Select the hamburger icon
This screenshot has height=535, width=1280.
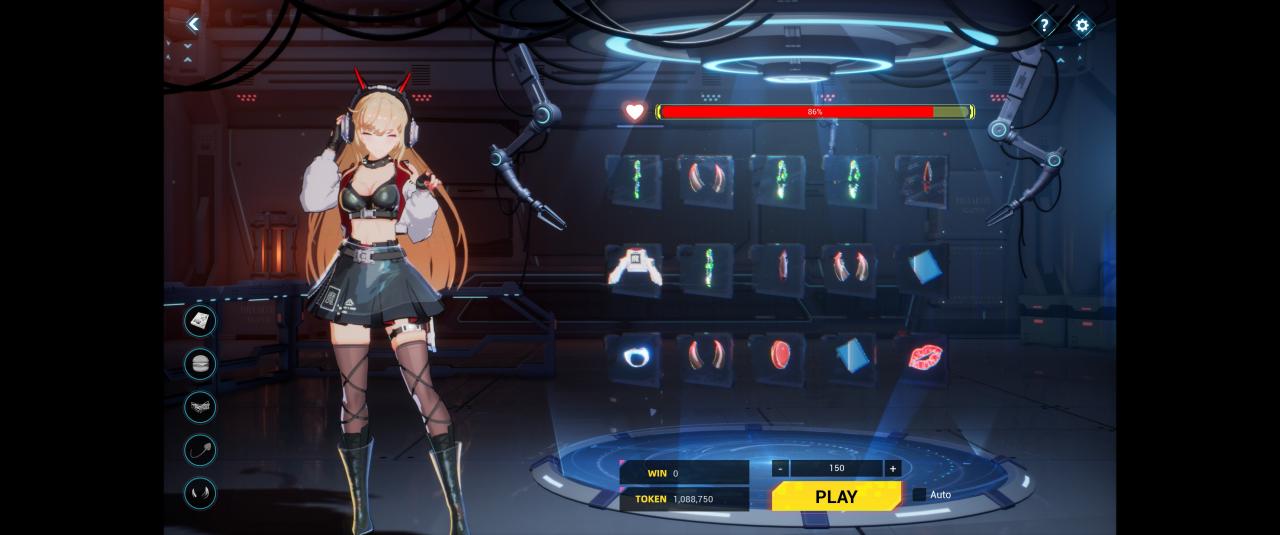pos(200,363)
